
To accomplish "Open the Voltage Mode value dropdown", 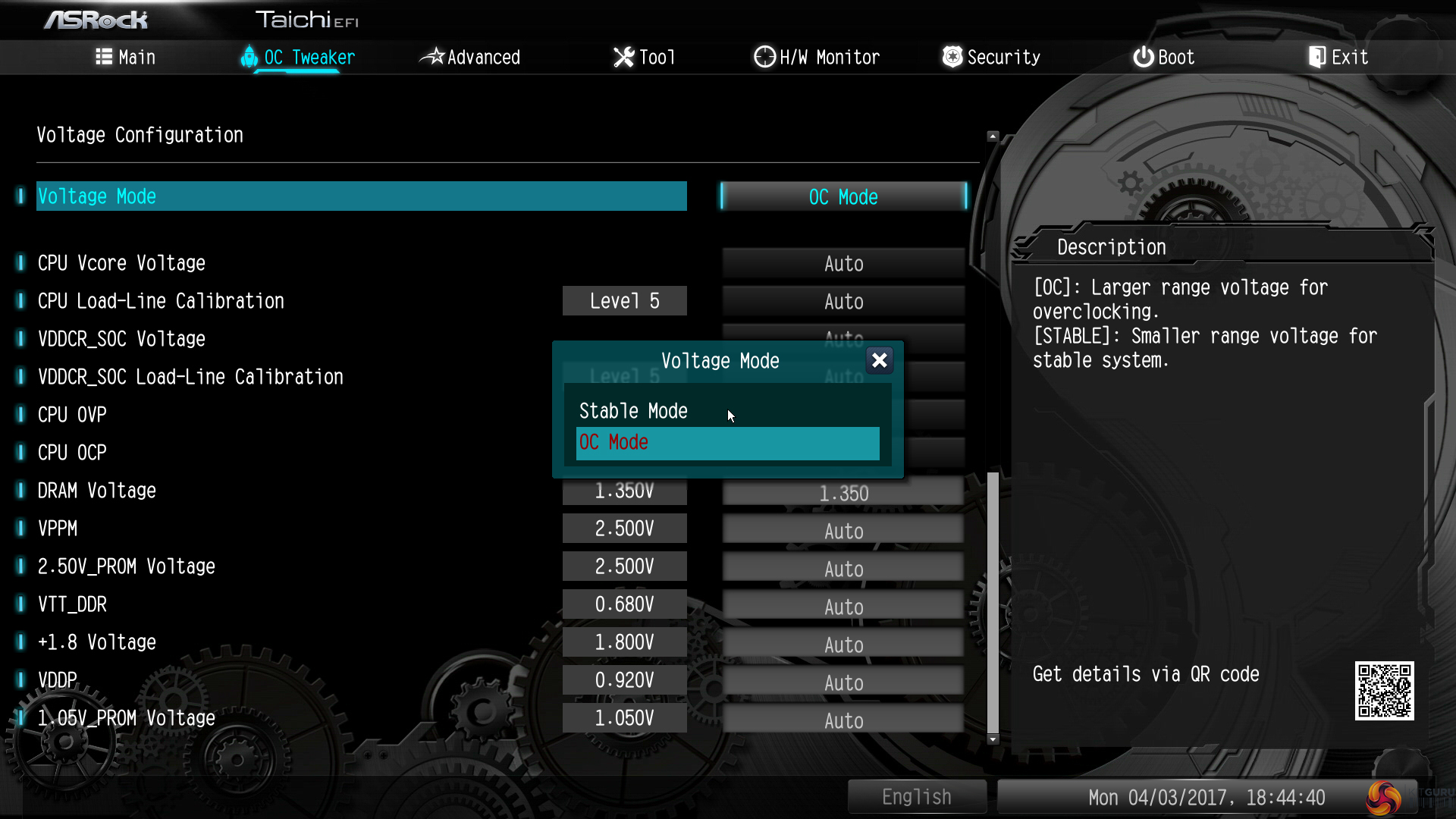I will [843, 197].
